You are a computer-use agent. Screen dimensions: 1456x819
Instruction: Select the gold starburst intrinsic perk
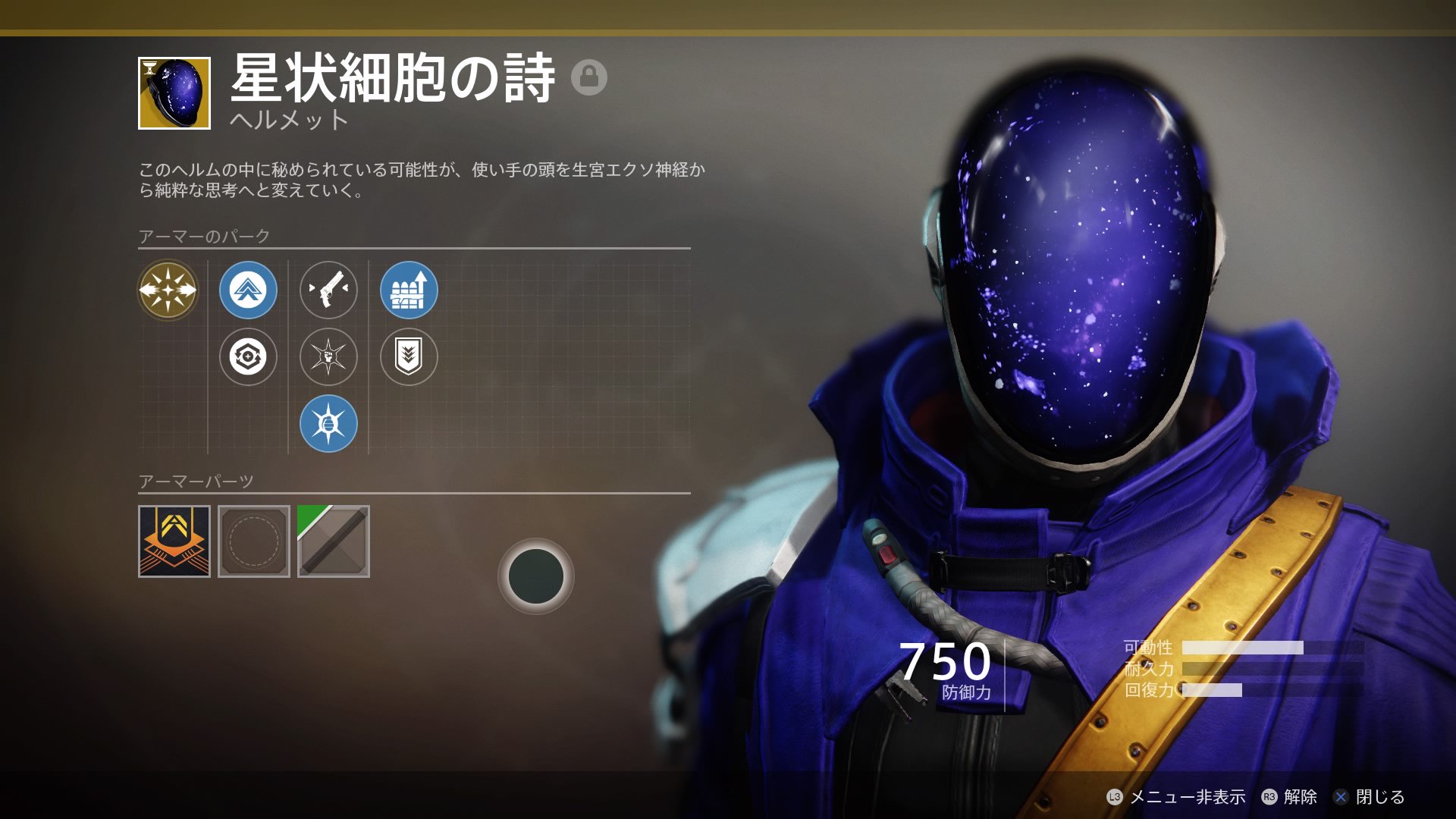168,290
